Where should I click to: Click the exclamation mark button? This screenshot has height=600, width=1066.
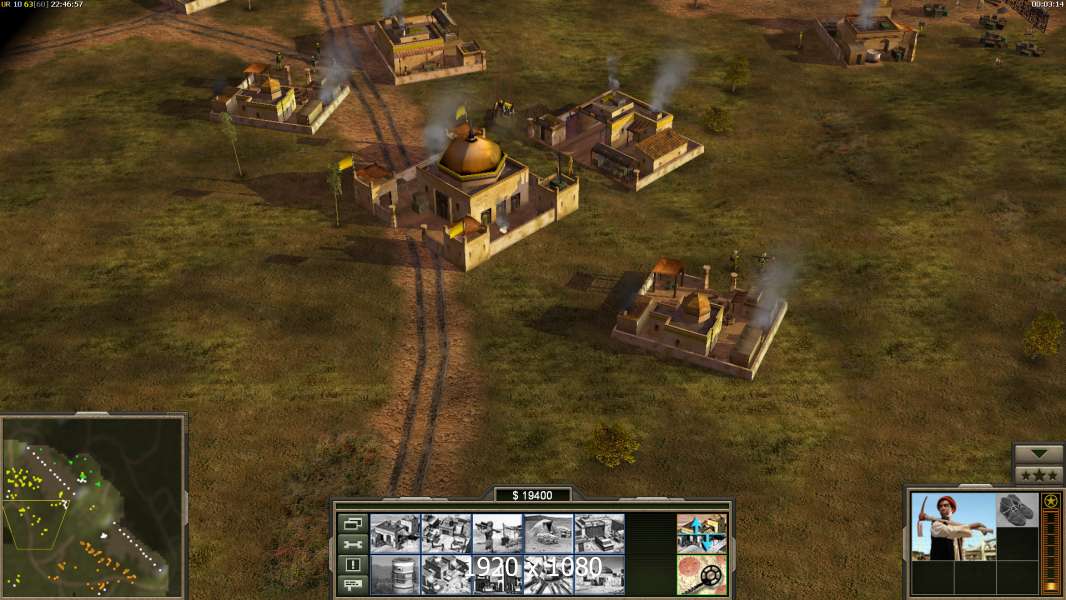click(x=352, y=564)
